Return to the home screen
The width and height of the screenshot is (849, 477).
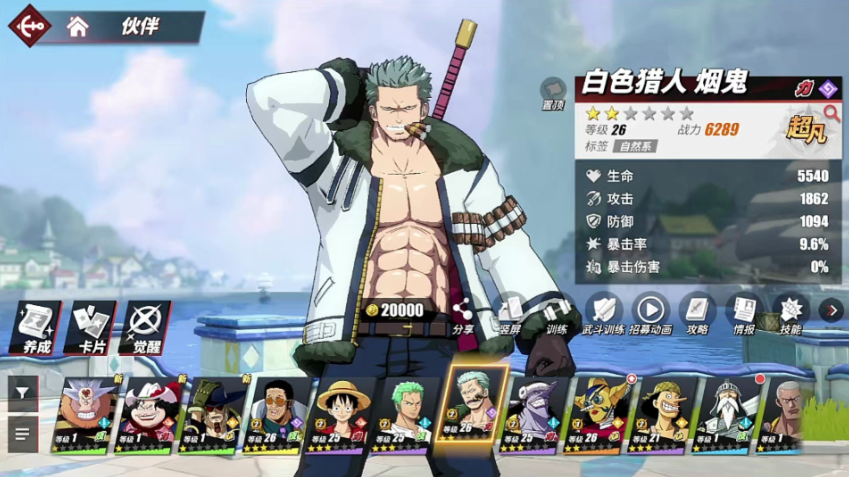pos(77,27)
